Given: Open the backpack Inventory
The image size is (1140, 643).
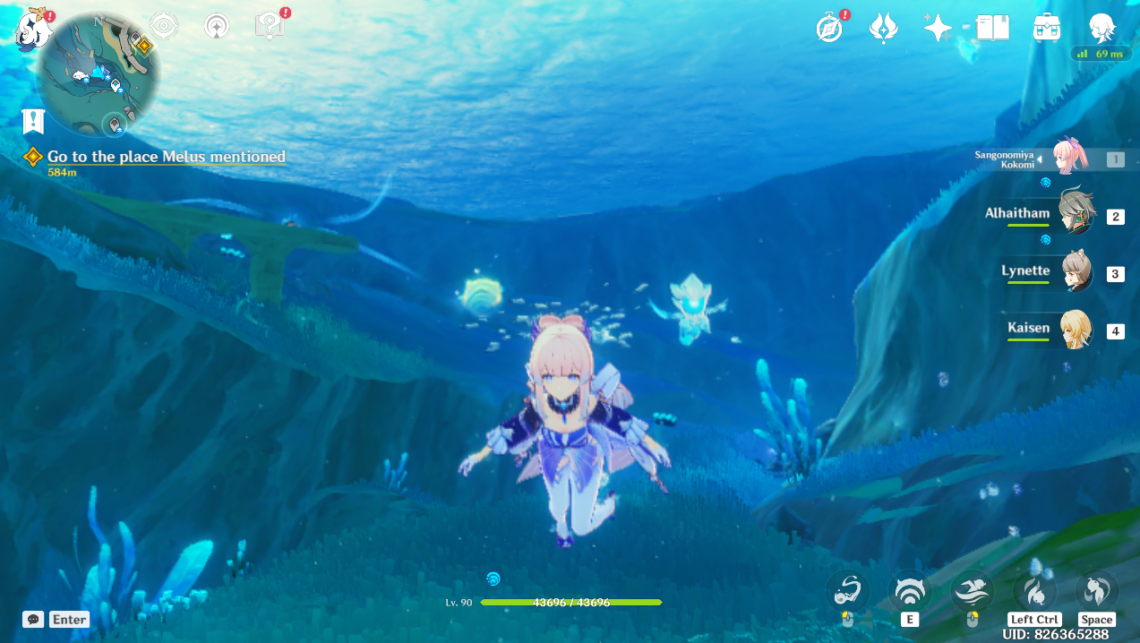Looking at the screenshot, I should (x=1047, y=28).
